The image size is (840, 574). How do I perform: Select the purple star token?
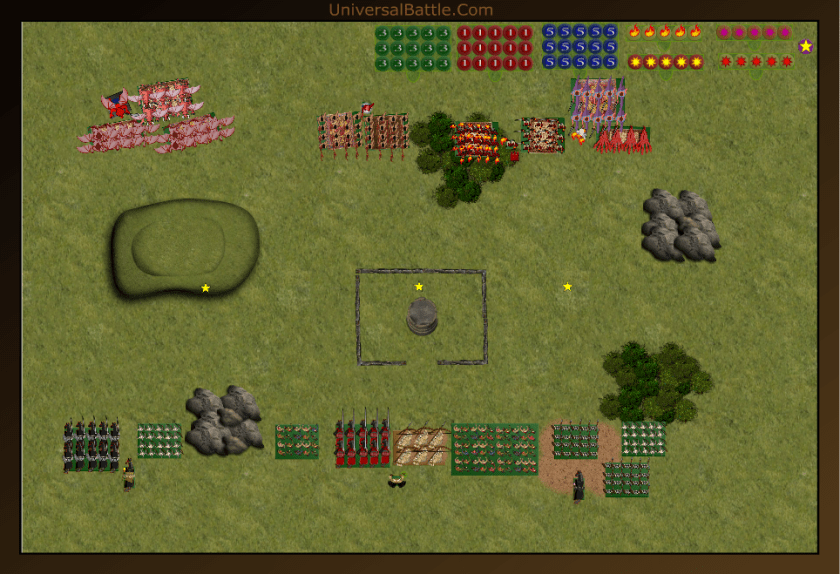point(806,46)
